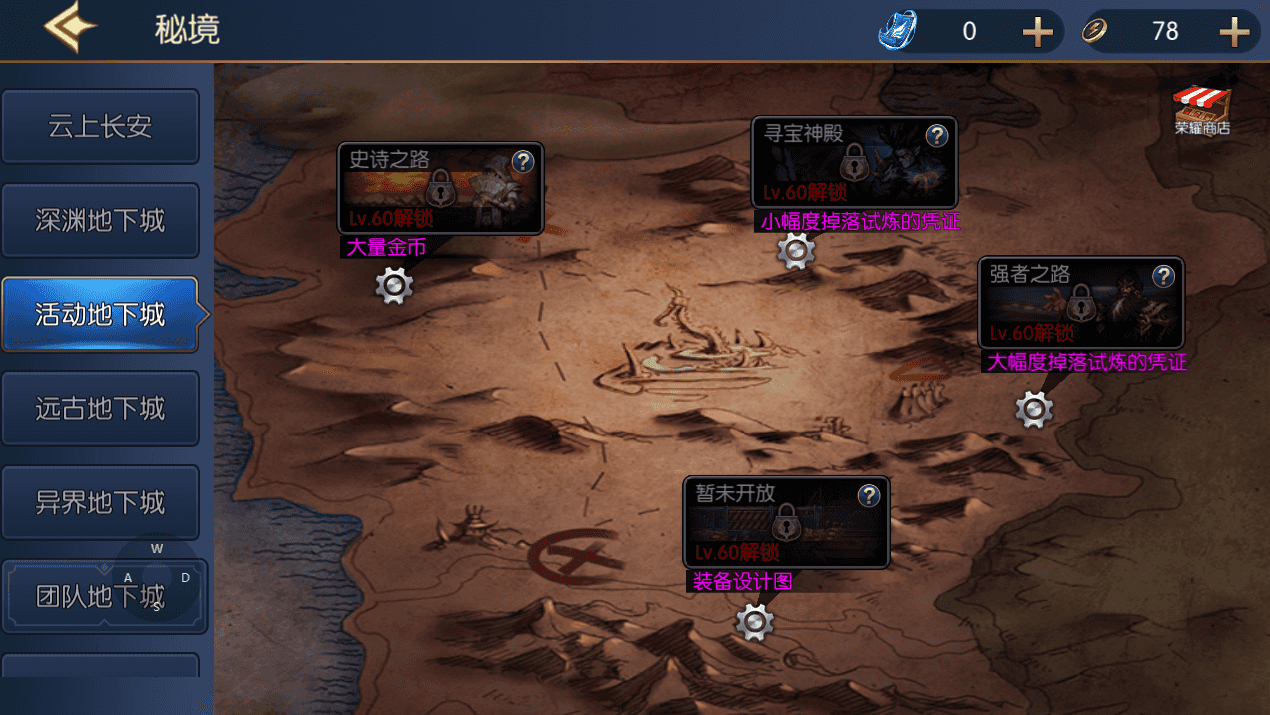Switch to 异界地下城 tab
The height and width of the screenshot is (715, 1270).
click(100, 502)
